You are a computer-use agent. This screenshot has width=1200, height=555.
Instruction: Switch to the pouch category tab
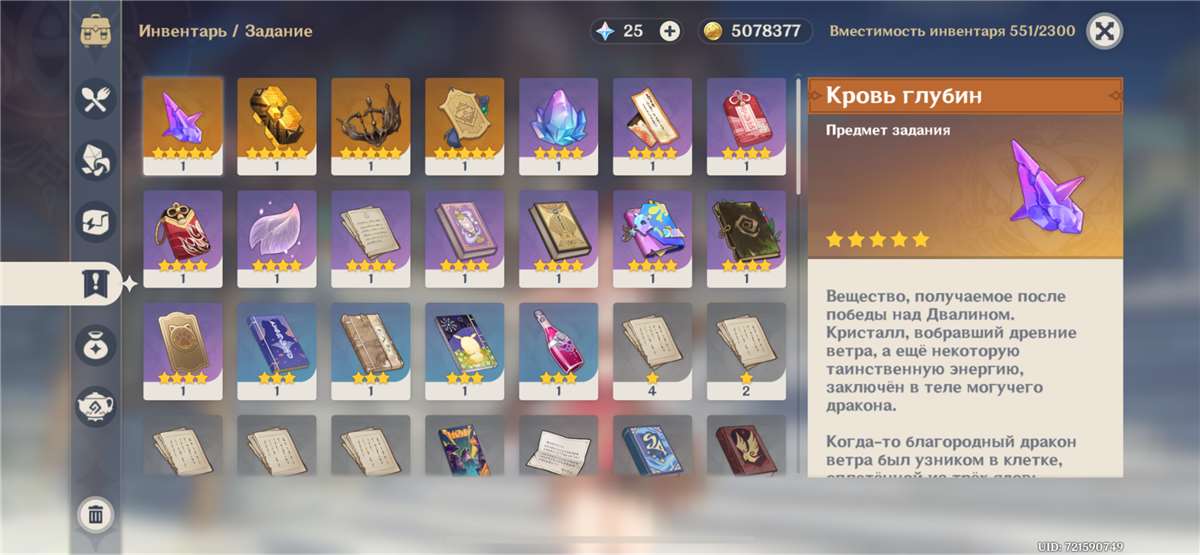click(96, 345)
